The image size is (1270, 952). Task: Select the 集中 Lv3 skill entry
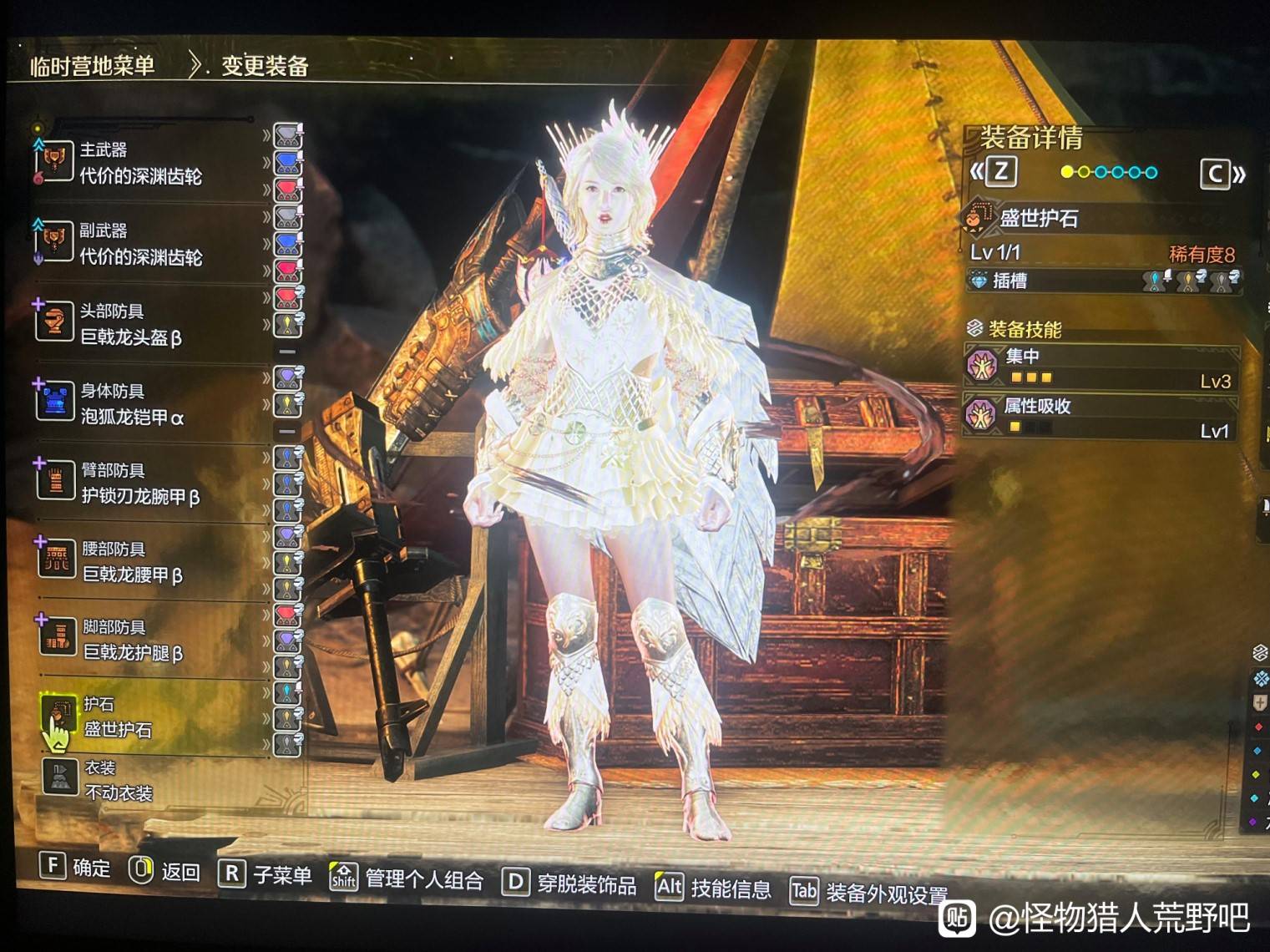[1100, 367]
